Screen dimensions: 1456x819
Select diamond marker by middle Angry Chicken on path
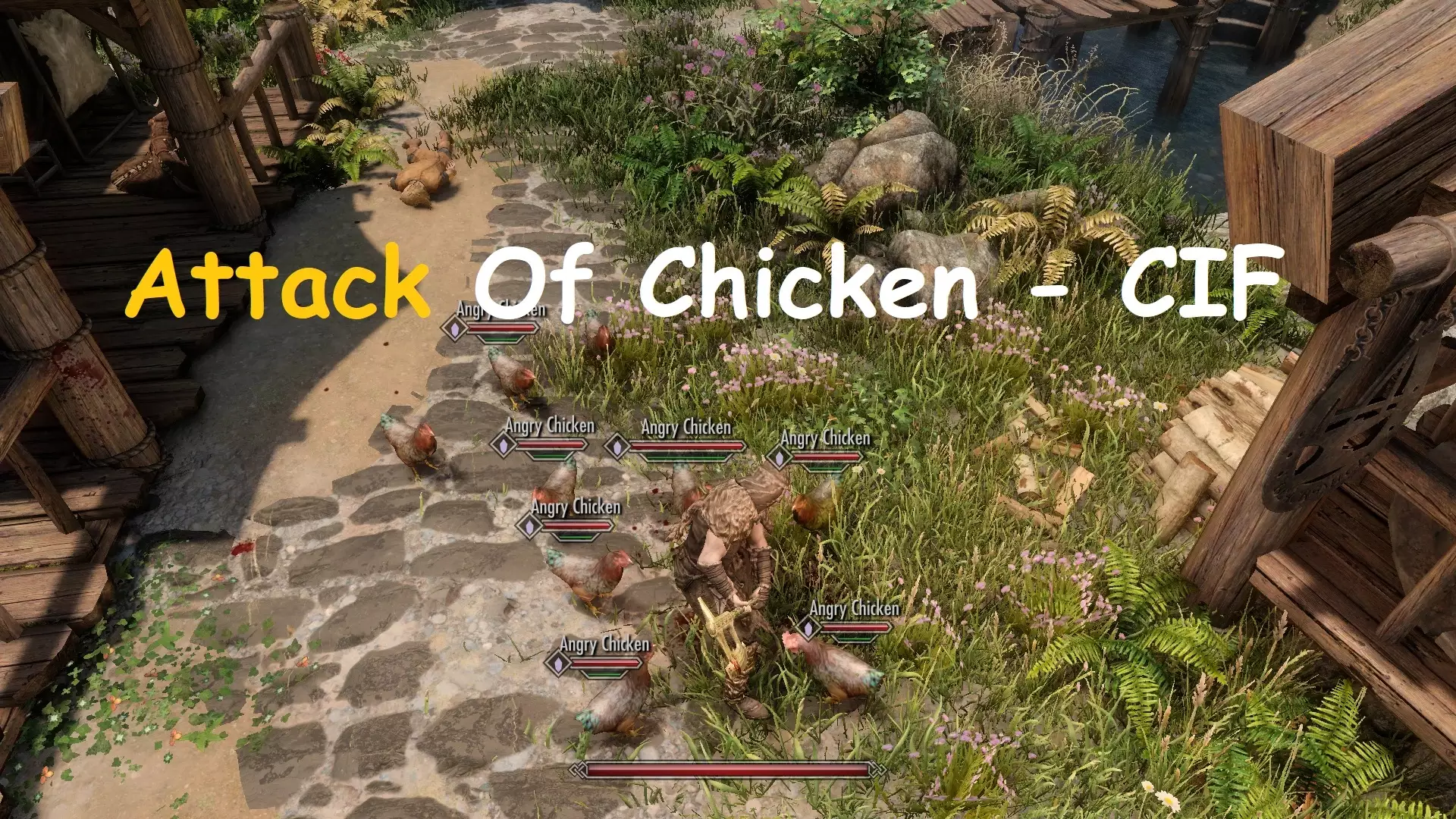click(529, 523)
